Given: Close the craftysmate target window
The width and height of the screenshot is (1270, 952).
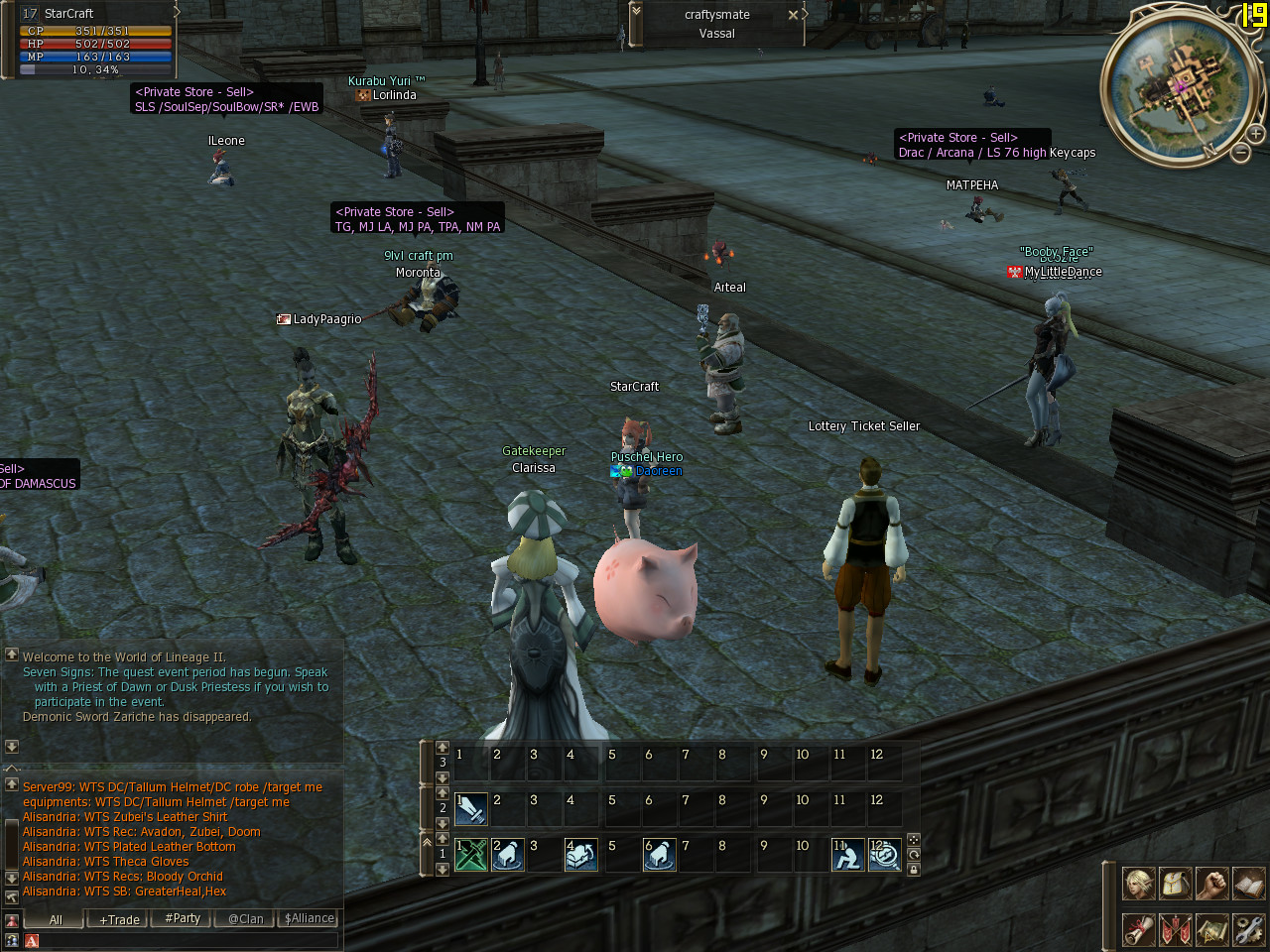Looking at the screenshot, I should pyautogui.click(x=793, y=15).
